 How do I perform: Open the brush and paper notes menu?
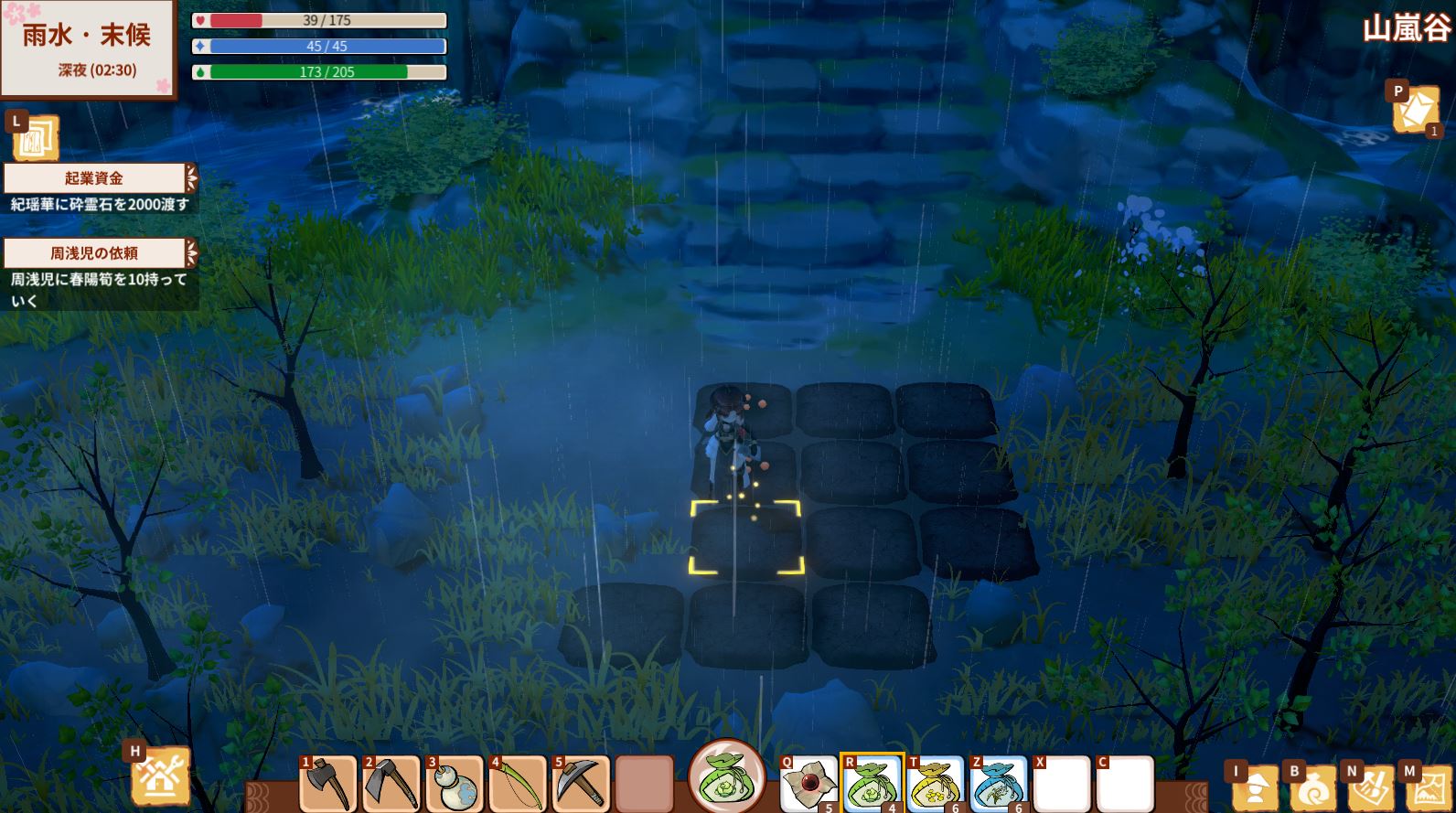(x=1371, y=788)
